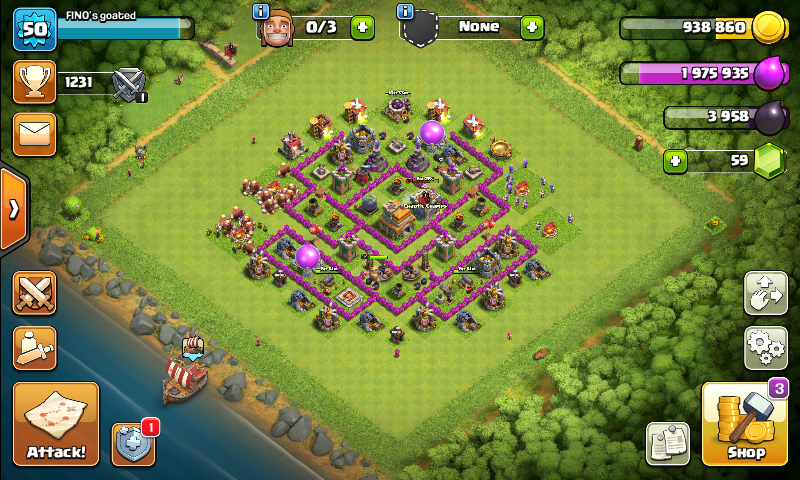The image size is (800, 480).
Task: Open the notes clipboard button
Action: tap(667, 443)
